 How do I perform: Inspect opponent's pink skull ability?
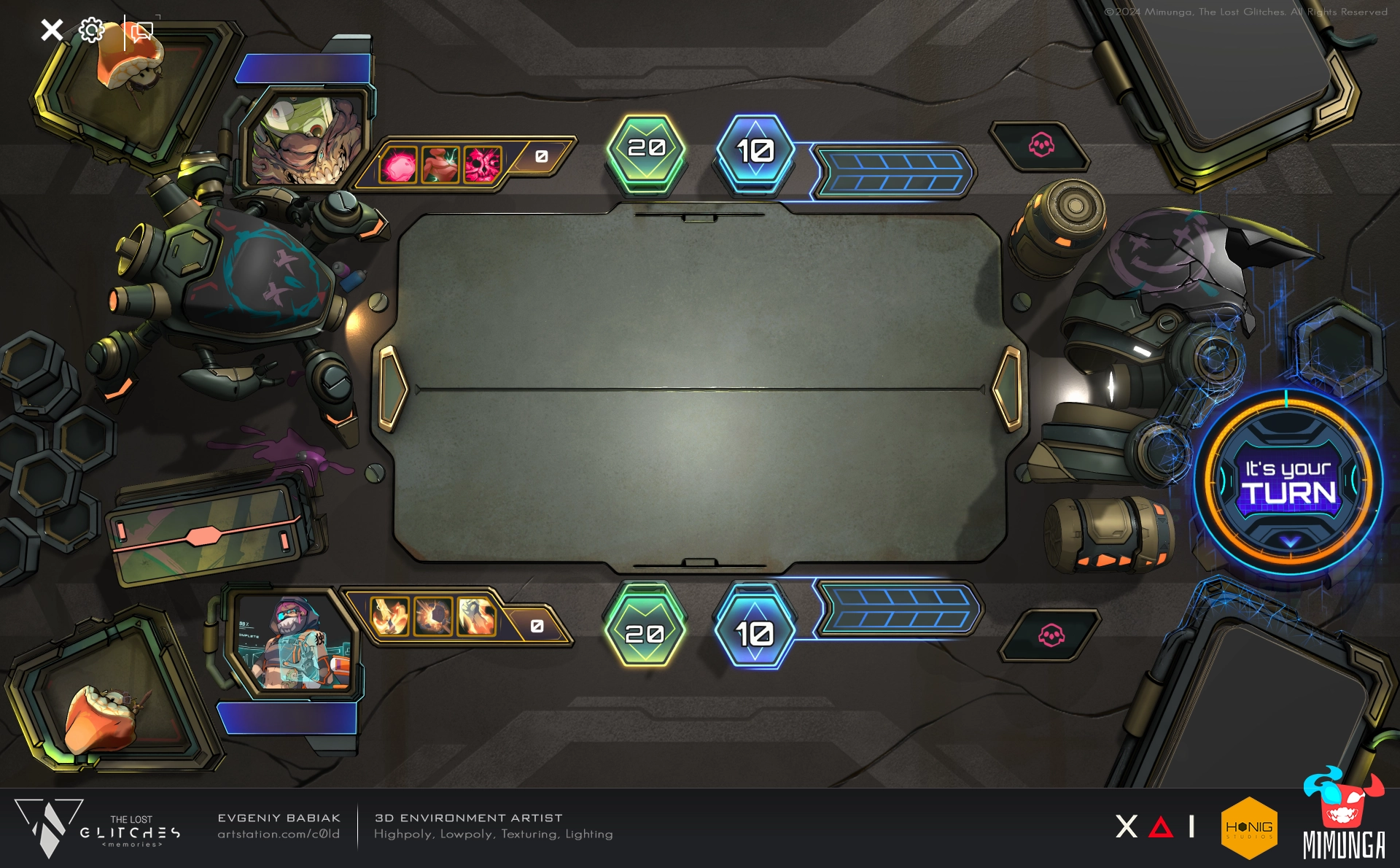pyautogui.click(x=483, y=164)
